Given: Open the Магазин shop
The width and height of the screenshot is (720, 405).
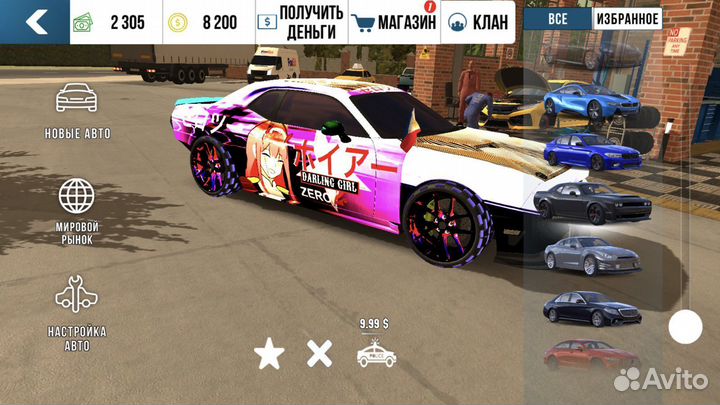Looking at the screenshot, I should click(395, 21).
